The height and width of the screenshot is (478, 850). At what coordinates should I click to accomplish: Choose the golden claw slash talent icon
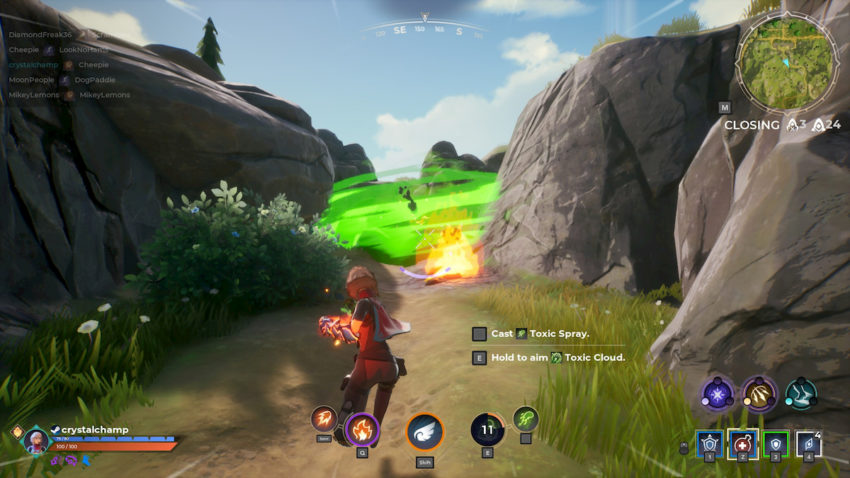pos(759,393)
